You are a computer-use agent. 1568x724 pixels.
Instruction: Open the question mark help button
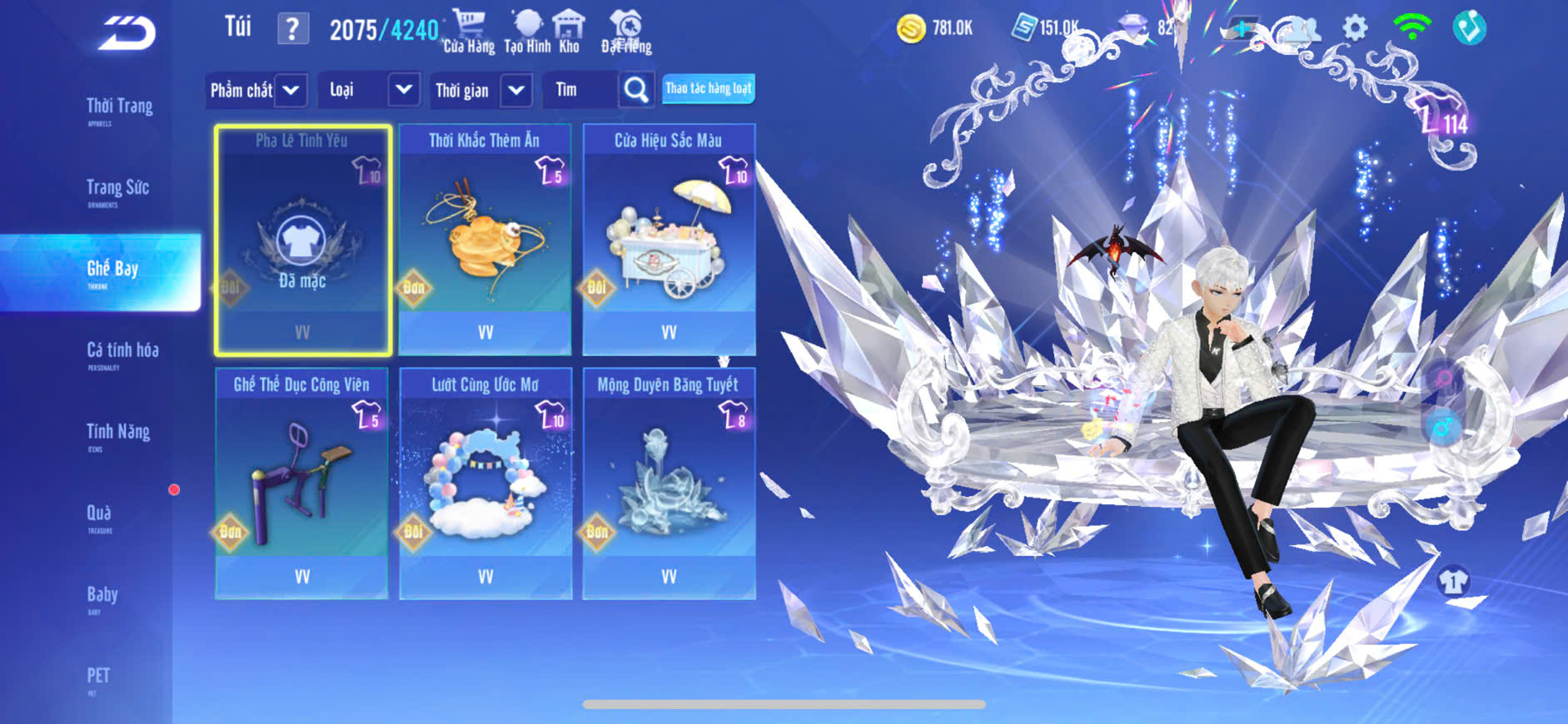[x=291, y=29]
